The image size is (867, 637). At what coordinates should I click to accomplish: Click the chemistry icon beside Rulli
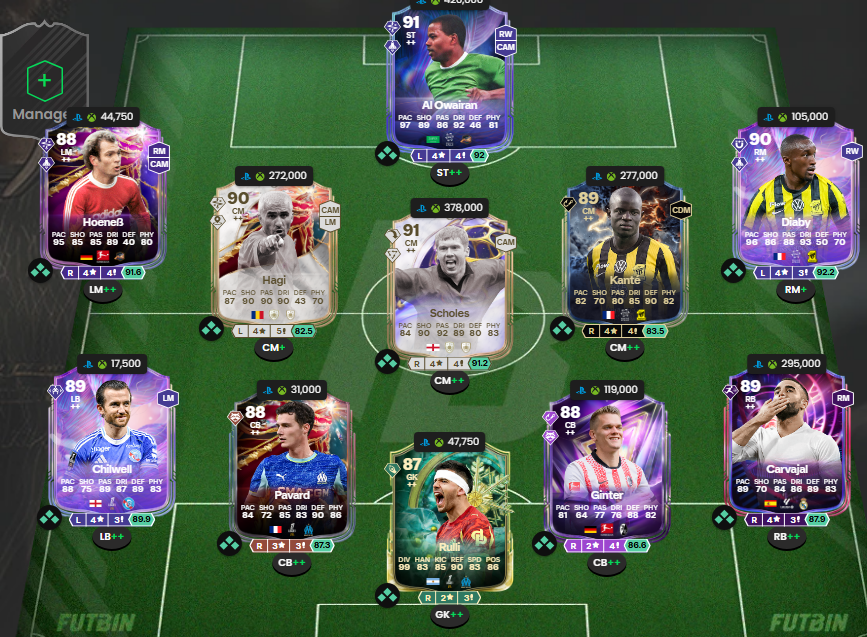coord(387,597)
